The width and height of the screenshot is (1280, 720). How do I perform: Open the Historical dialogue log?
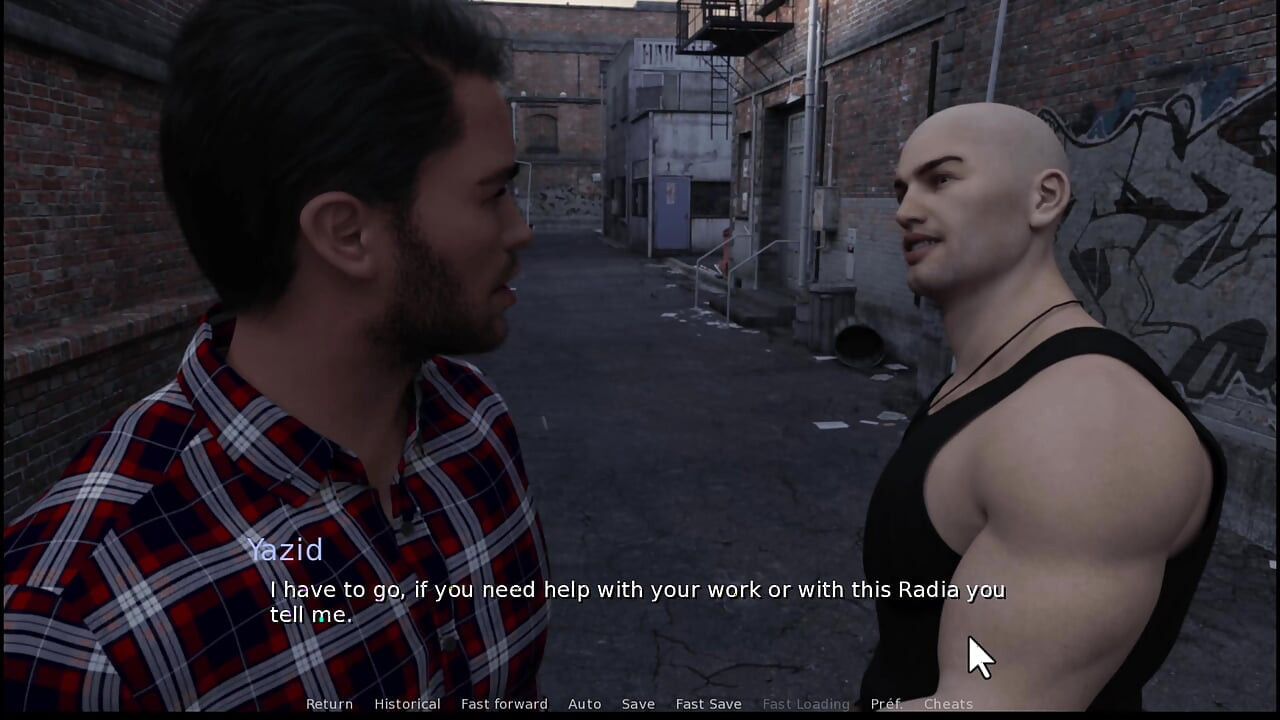[407, 704]
